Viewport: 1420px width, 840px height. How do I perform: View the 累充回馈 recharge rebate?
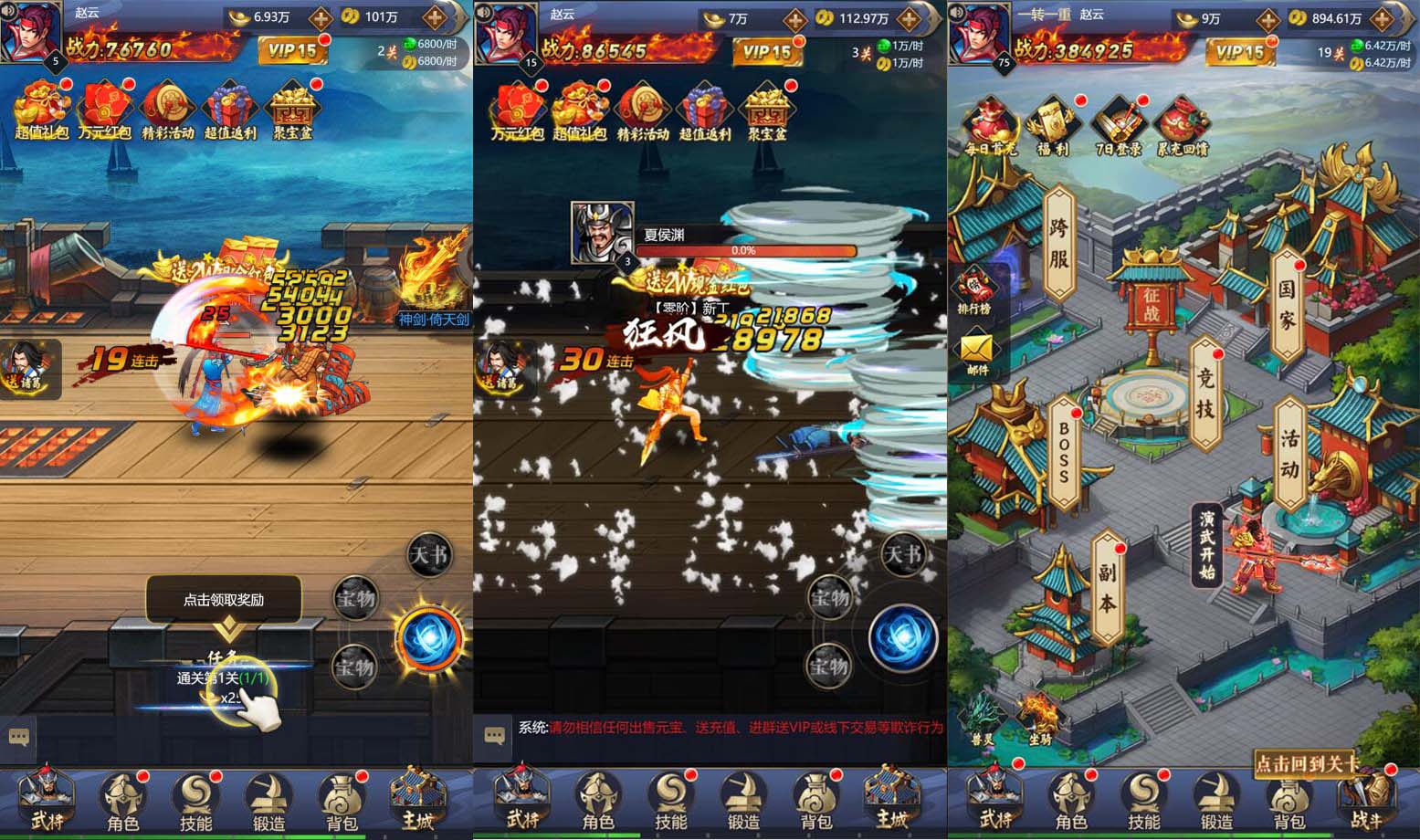pyautogui.click(x=1183, y=128)
